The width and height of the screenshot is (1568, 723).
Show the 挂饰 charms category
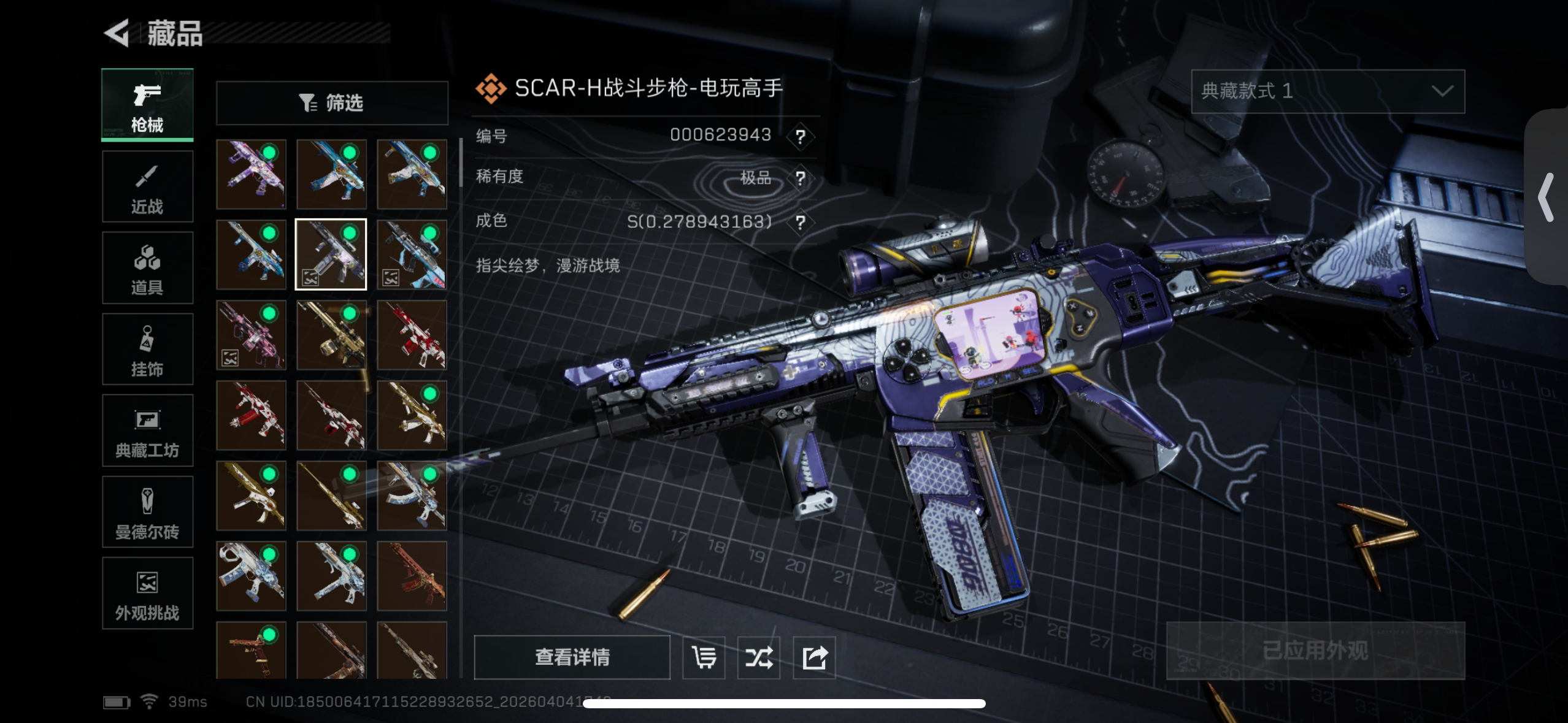click(147, 350)
